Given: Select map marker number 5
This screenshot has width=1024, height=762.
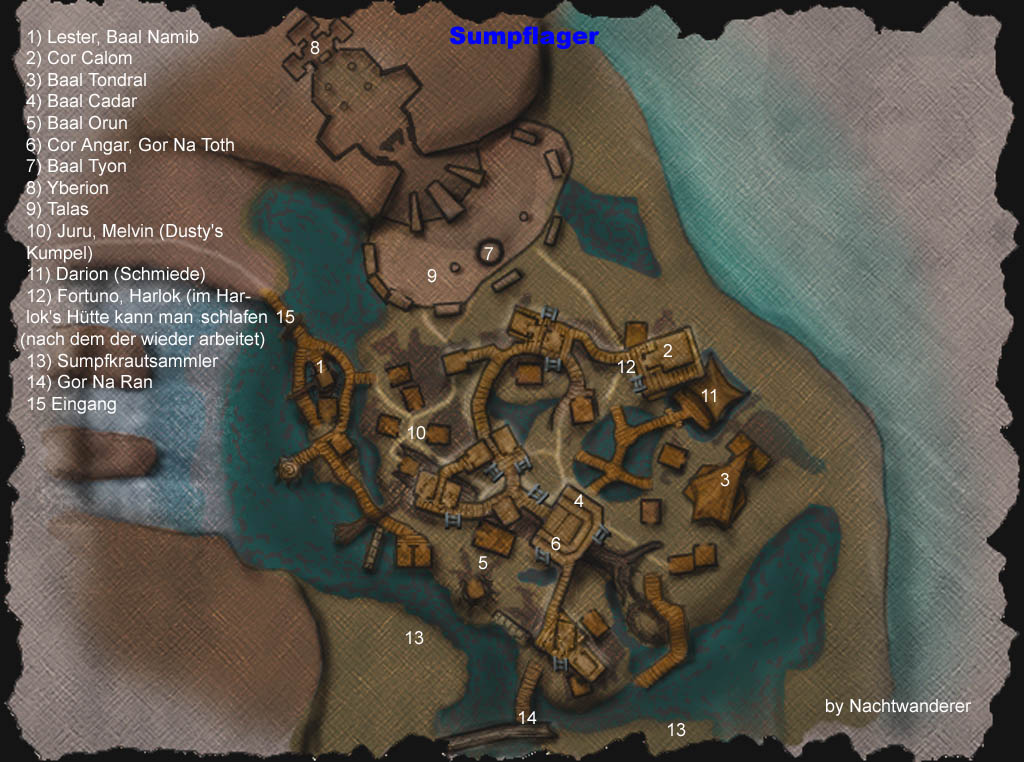Looking at the screenshot, I should coord(483,563).
